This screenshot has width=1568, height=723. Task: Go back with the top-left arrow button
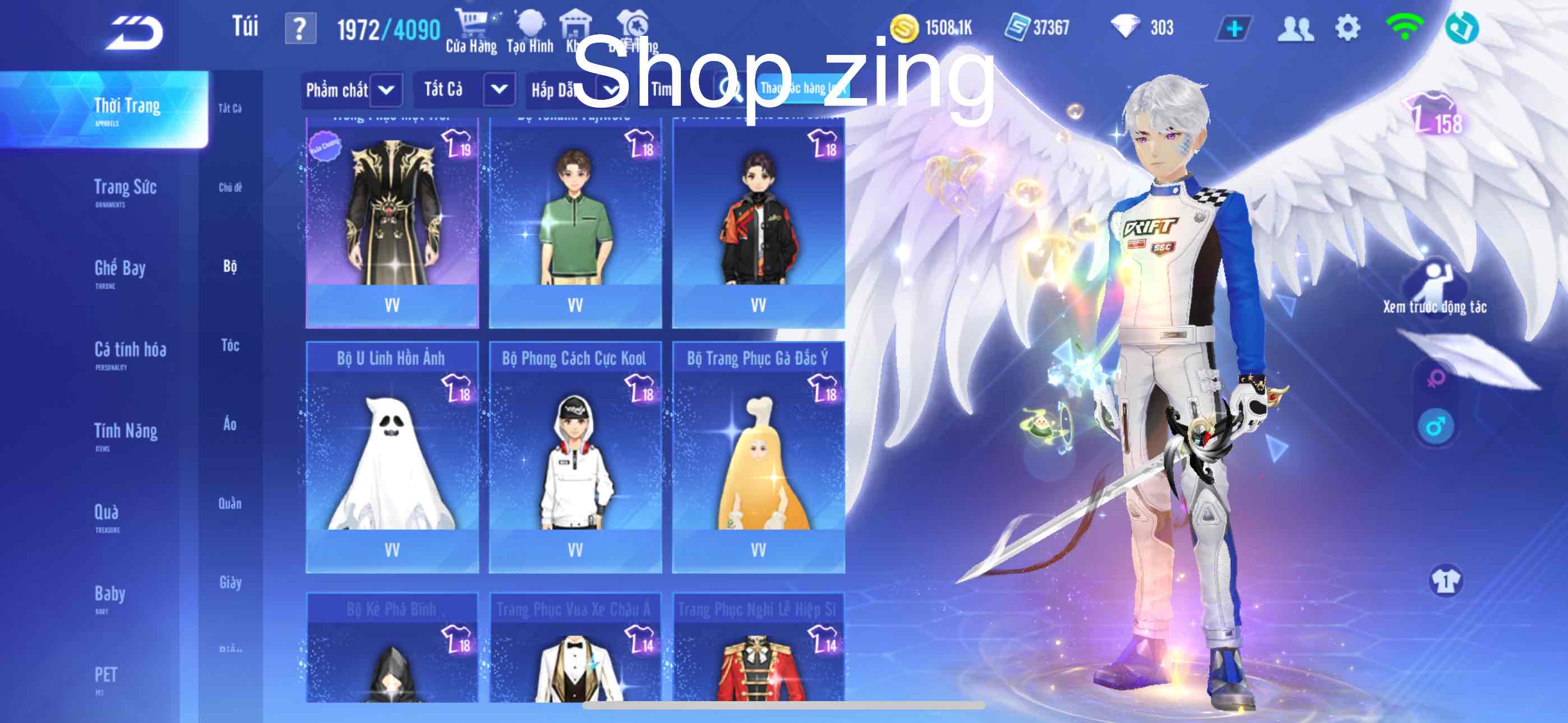click(135, 31)
